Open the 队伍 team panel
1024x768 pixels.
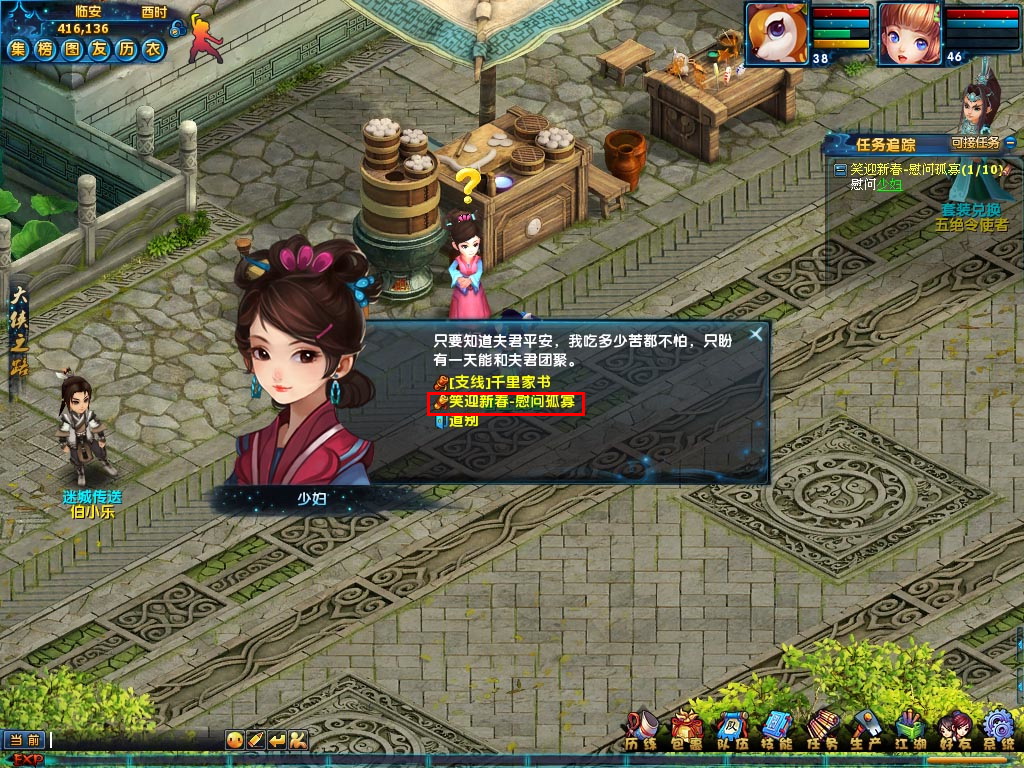731,730
